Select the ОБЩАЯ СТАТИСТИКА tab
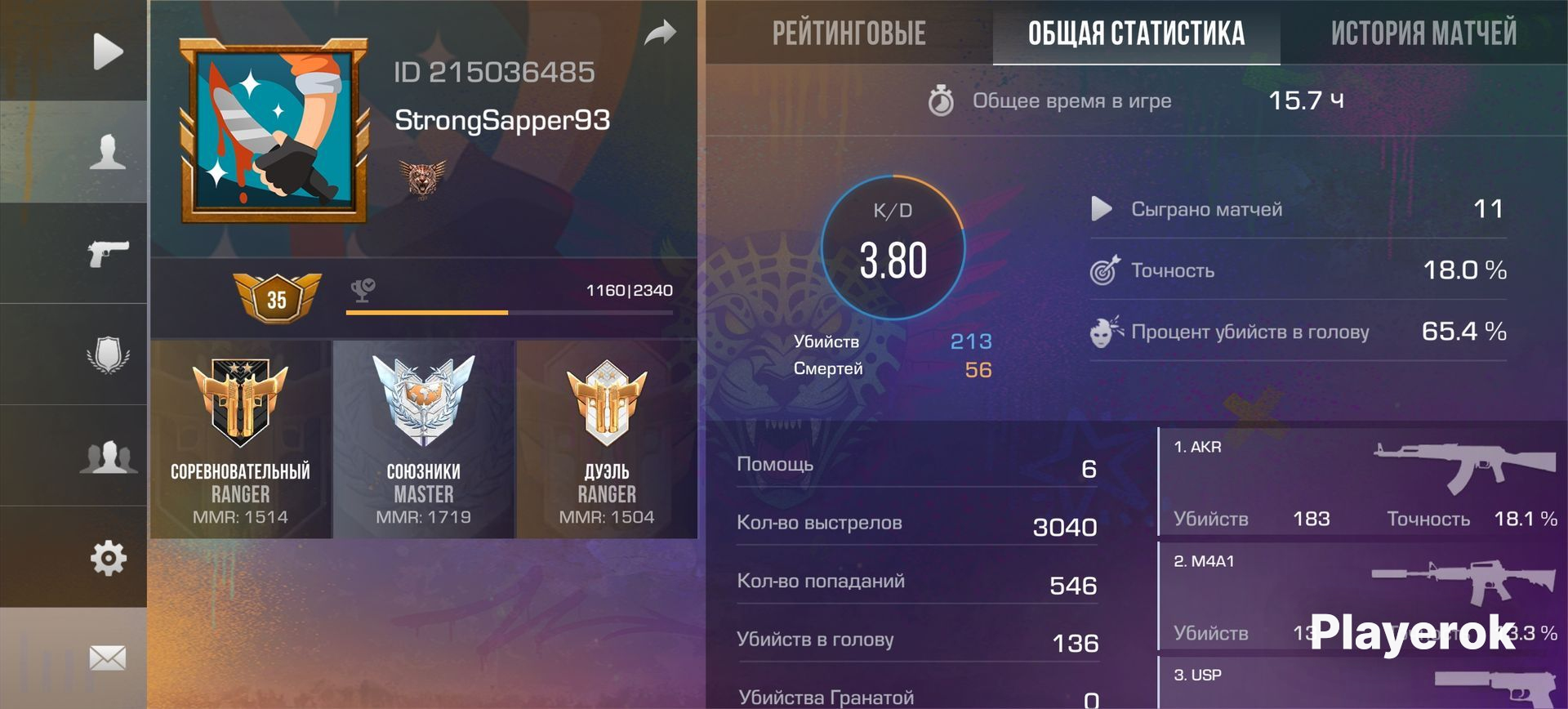The width and height of the screenshot is (1568, 709). coord(1136,34)
